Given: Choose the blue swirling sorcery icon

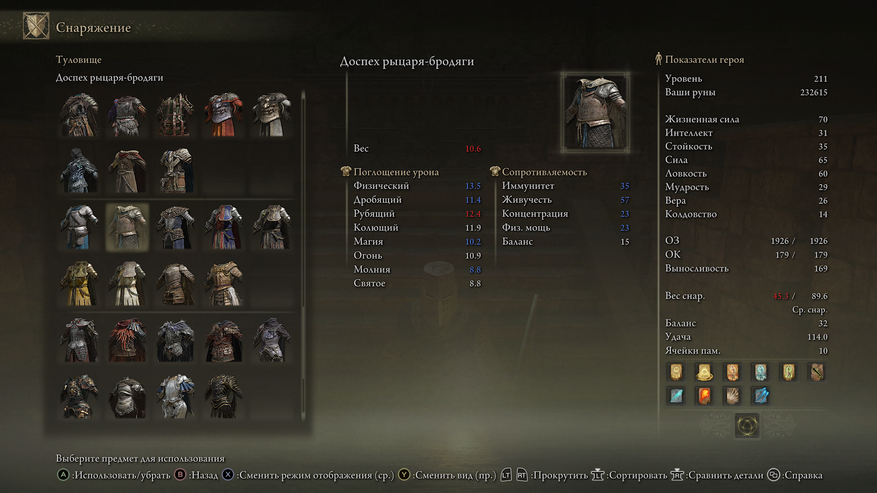Looking at the screenshot, I should tap(761, 396).
